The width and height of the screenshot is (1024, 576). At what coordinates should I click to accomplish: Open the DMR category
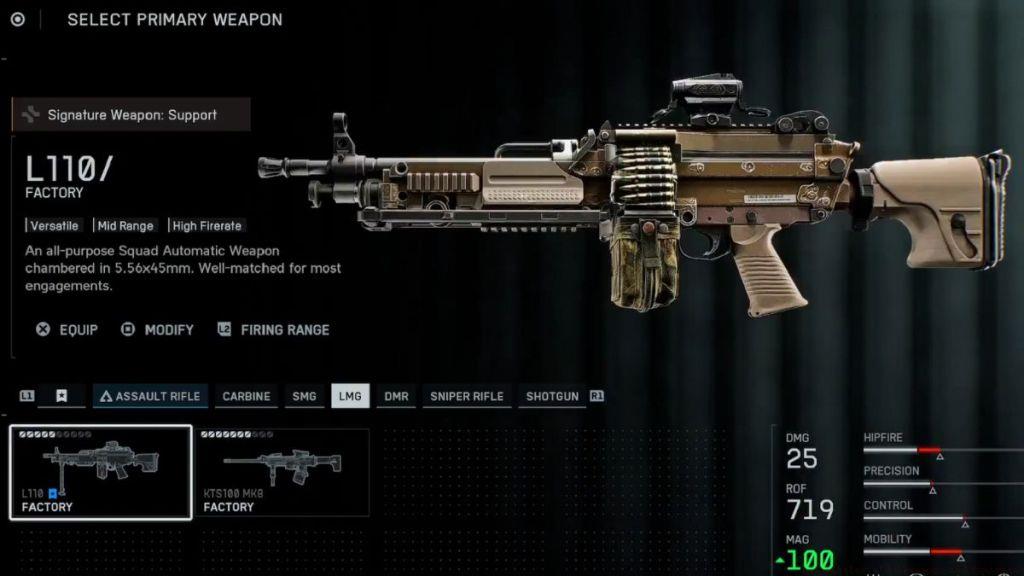point(396,396)
